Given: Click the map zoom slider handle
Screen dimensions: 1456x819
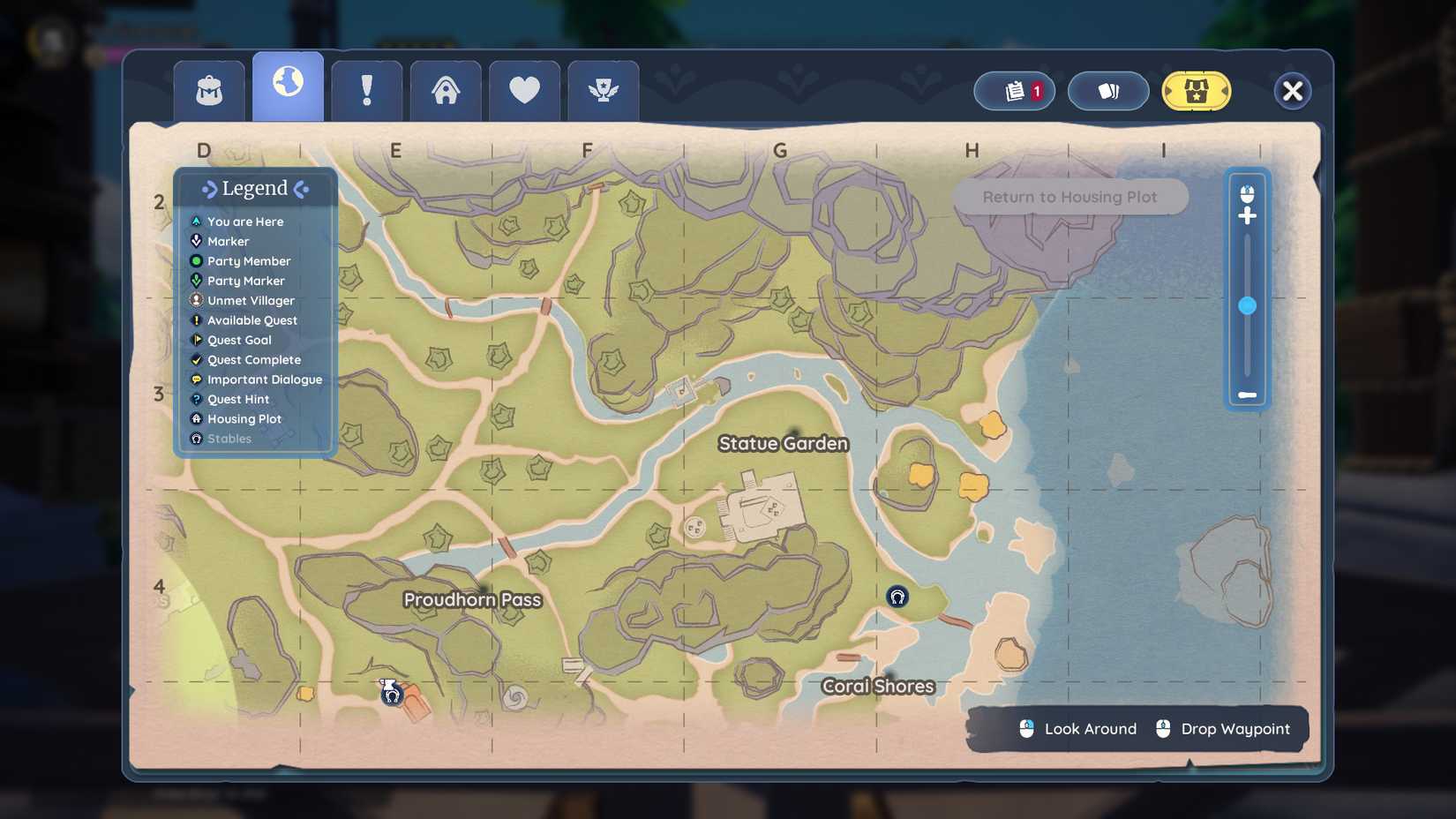Looking at the screenshot, I should pos(1248,304).
